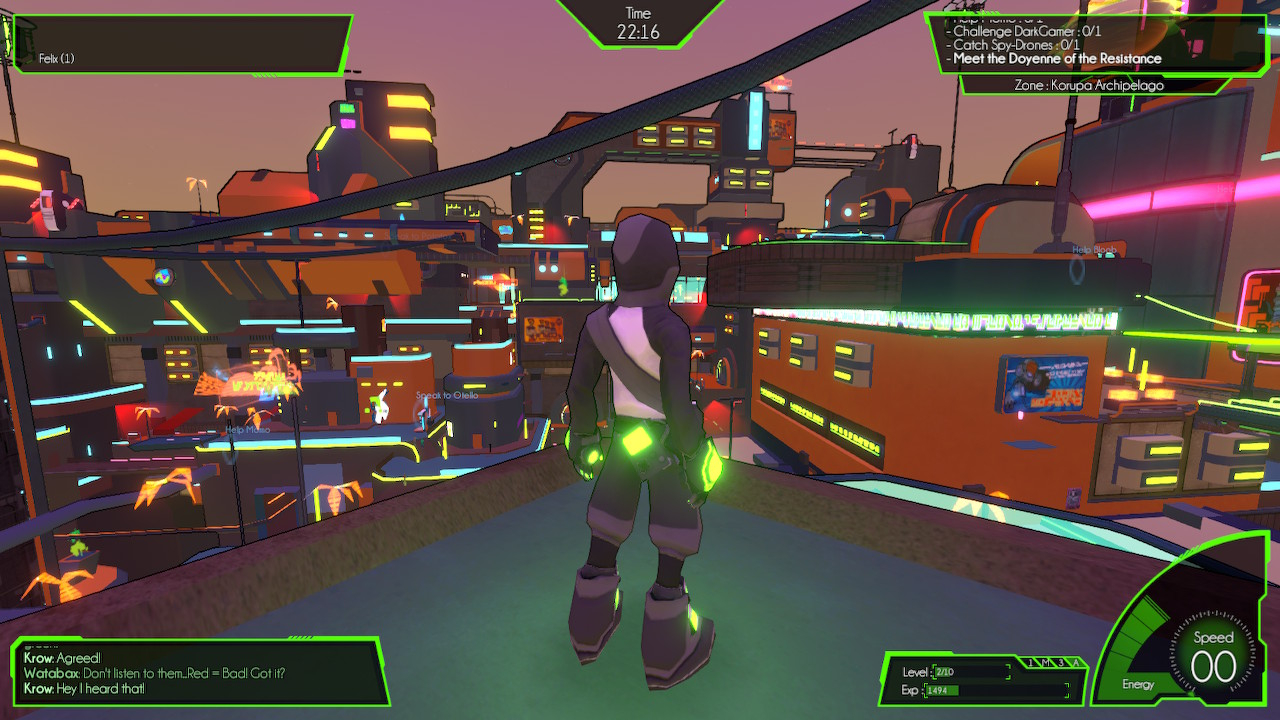Focus the chat box on Krow's last message
Screen dimensions: 1280x720
point(85,689)
